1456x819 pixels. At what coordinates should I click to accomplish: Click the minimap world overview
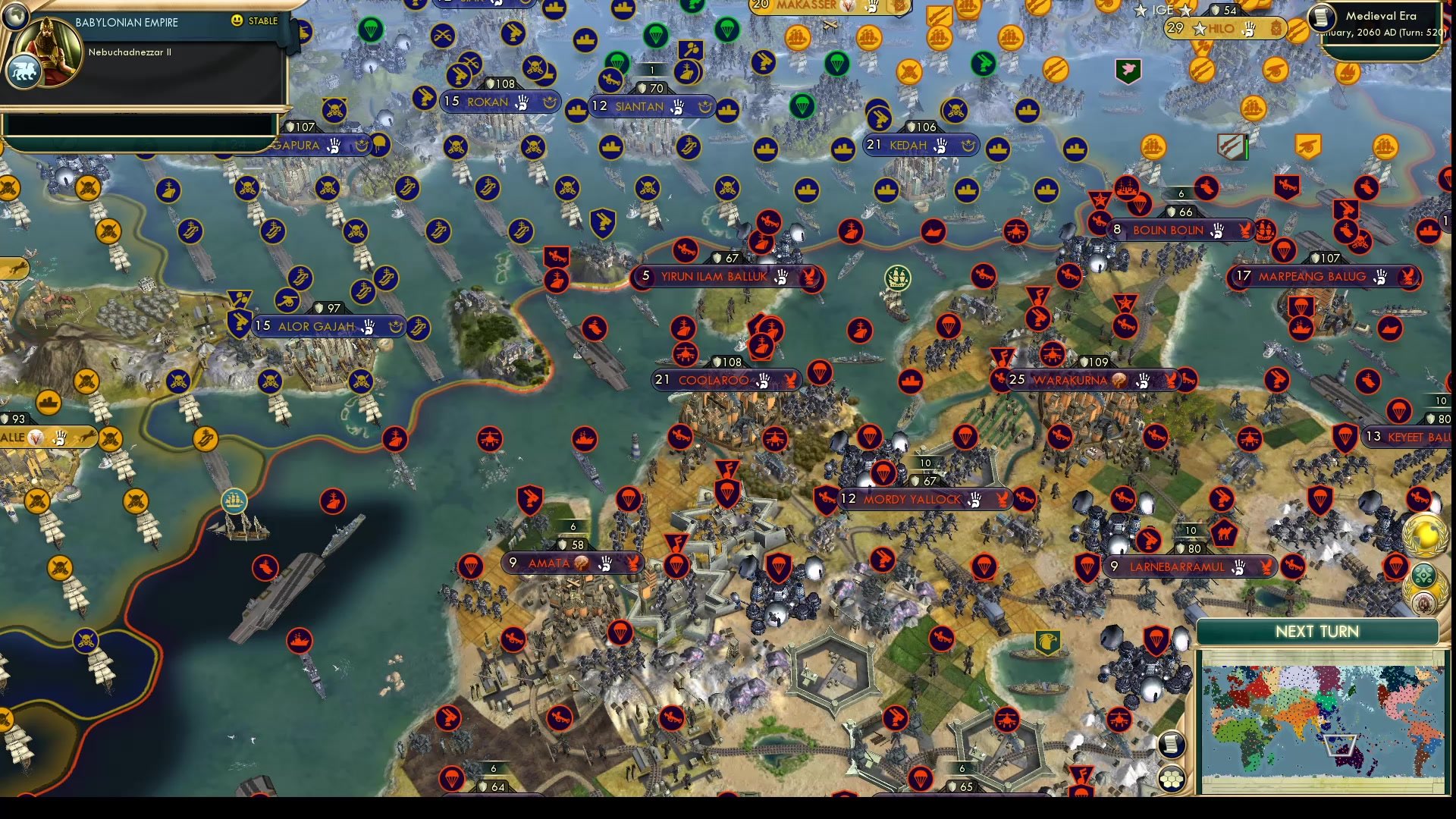(1323, 720)
